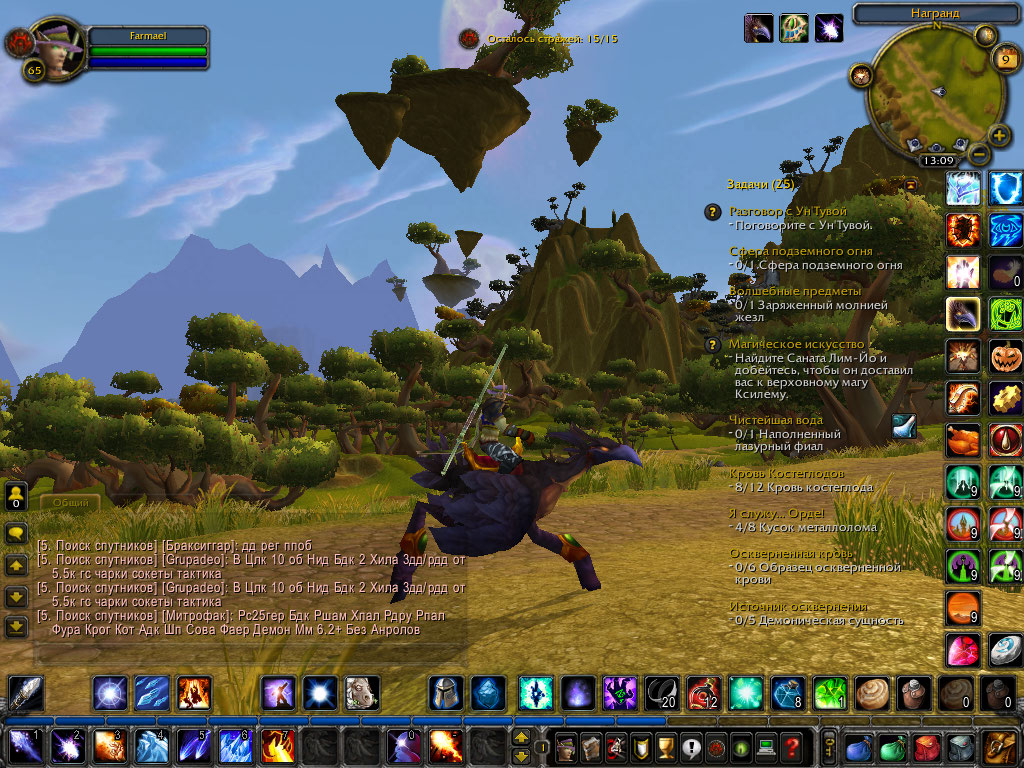Open the main backpack bag slot

tap(999, 747)
